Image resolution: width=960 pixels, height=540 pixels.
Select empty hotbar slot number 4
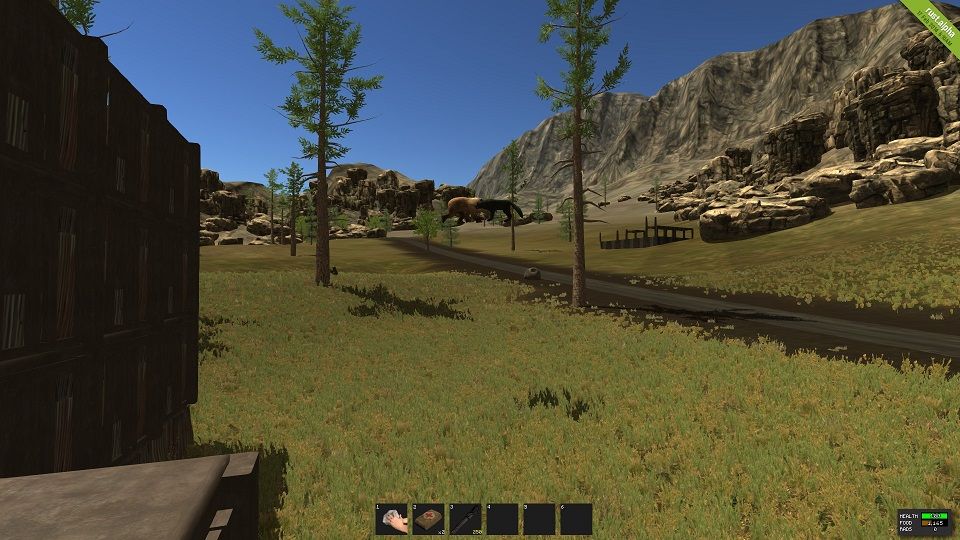[x=503, y=519]
